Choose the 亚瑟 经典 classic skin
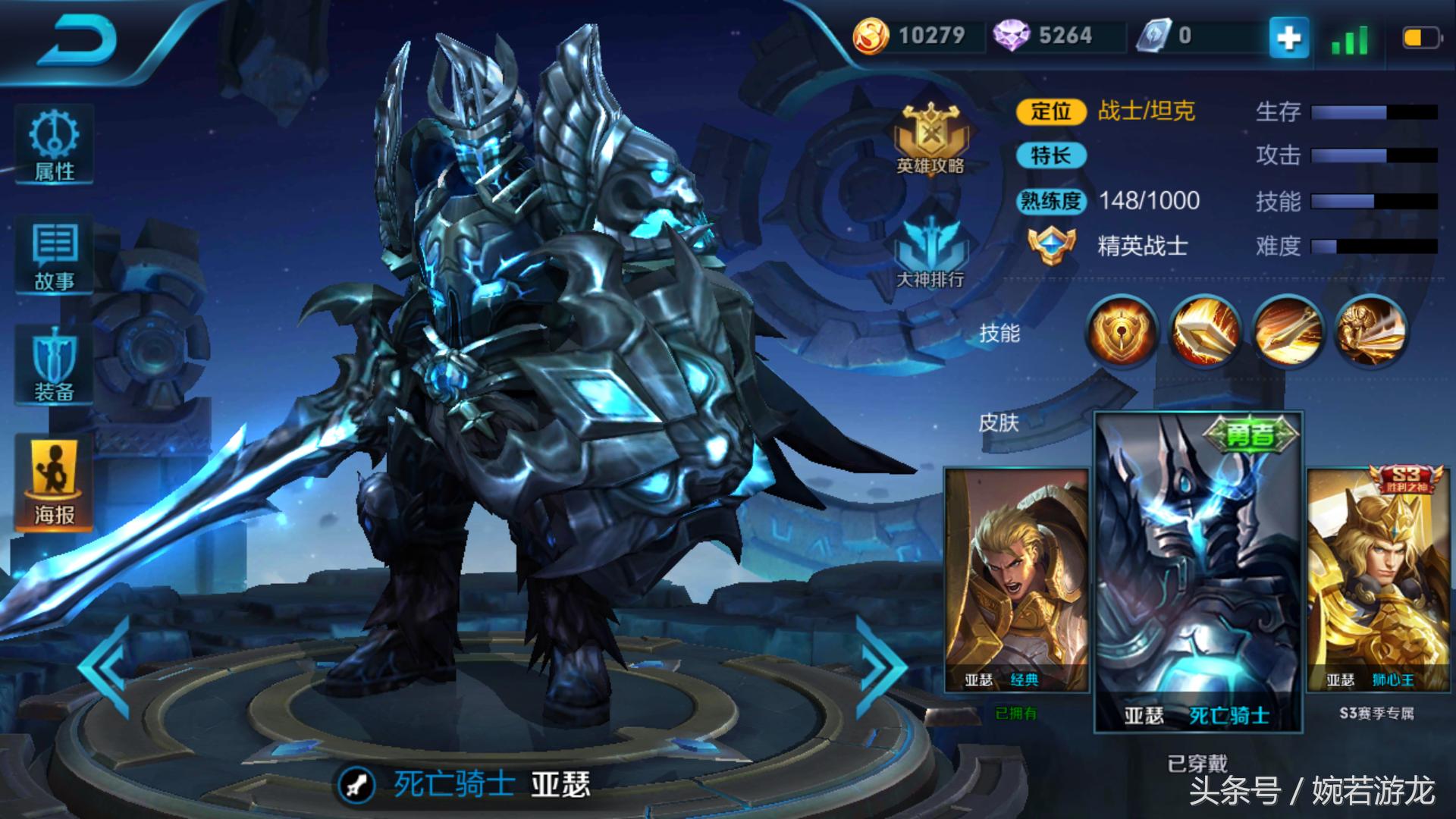1456x819 pixels. tap(1016, 580)
